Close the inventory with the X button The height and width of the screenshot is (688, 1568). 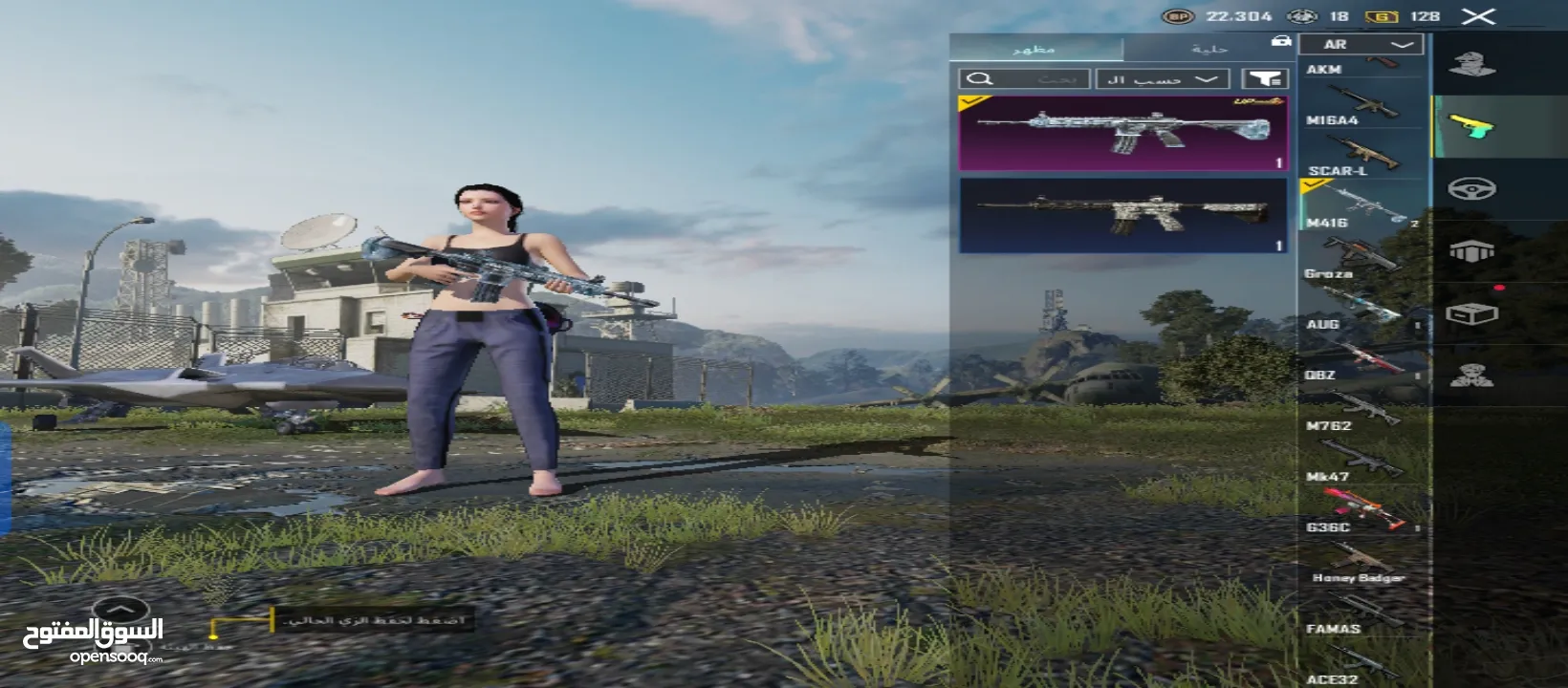[x=1478, y=16]
